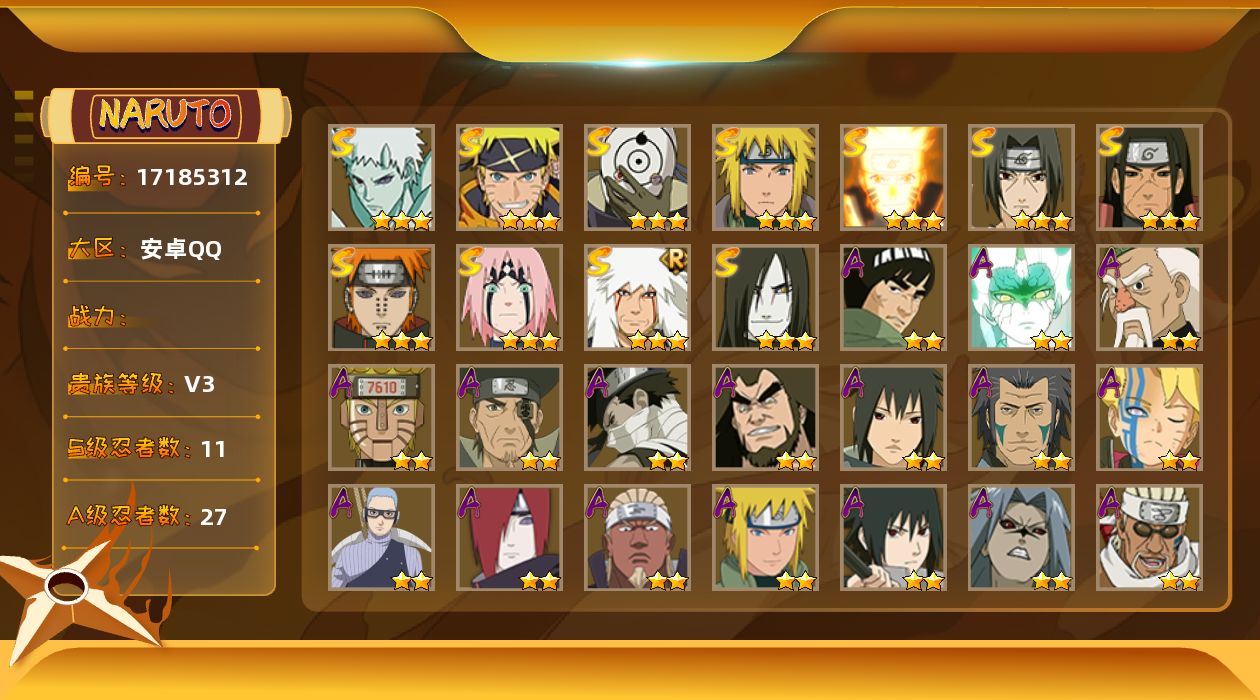This screenshot has width=1260, height=700.
Task: Pick the blond ninja with blue face markings
Action: click(x=1149, y=418)
